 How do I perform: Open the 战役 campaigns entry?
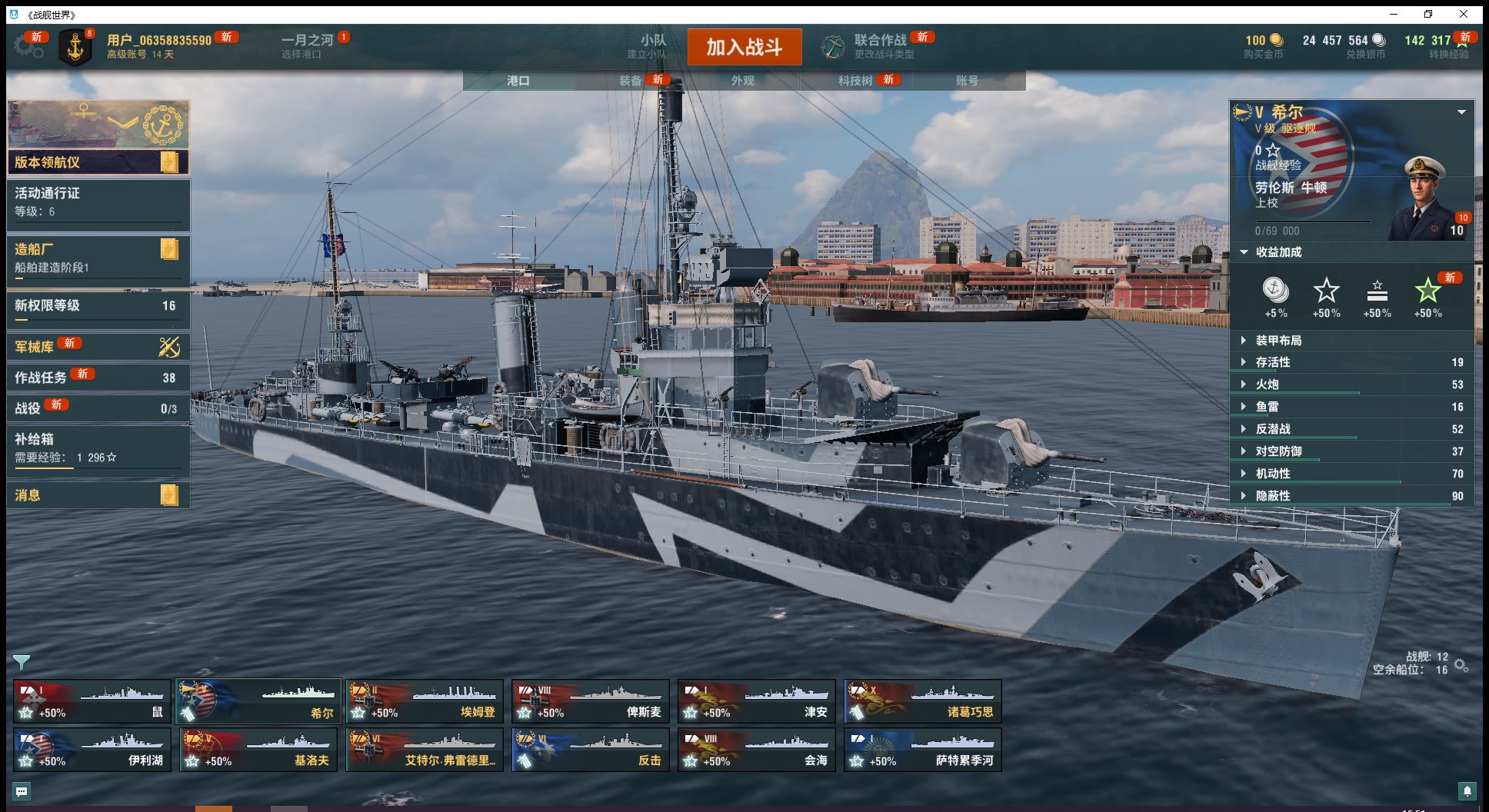coord(98,408)
